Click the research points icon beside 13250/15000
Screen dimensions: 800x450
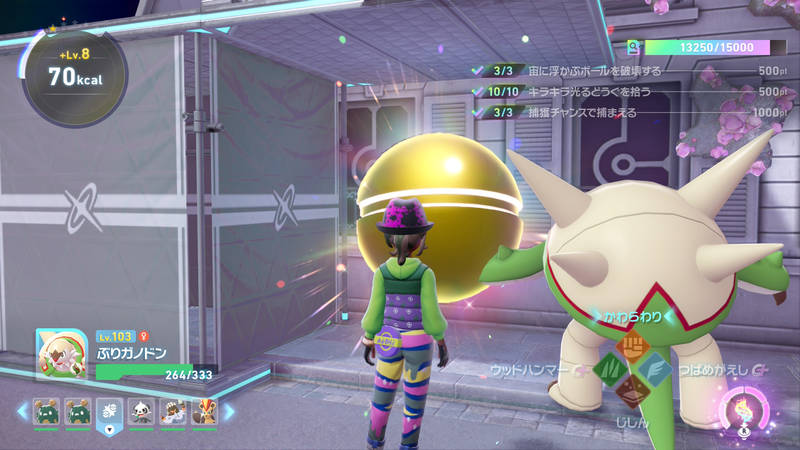(633, 47)
